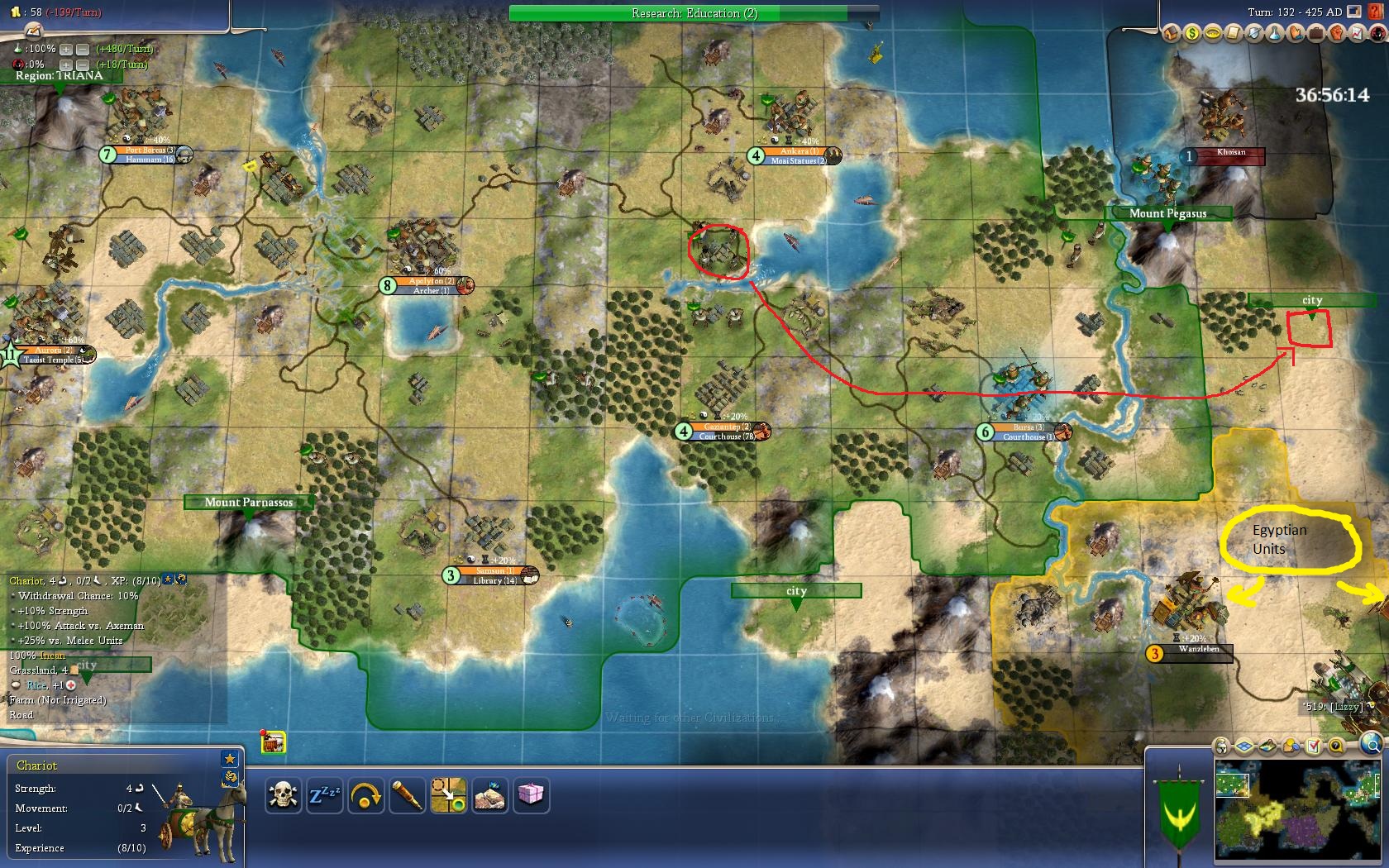This screenshot has width=1389, height=868.
Task: Skip turn with the circular arrow button
Action: (365, 795)
